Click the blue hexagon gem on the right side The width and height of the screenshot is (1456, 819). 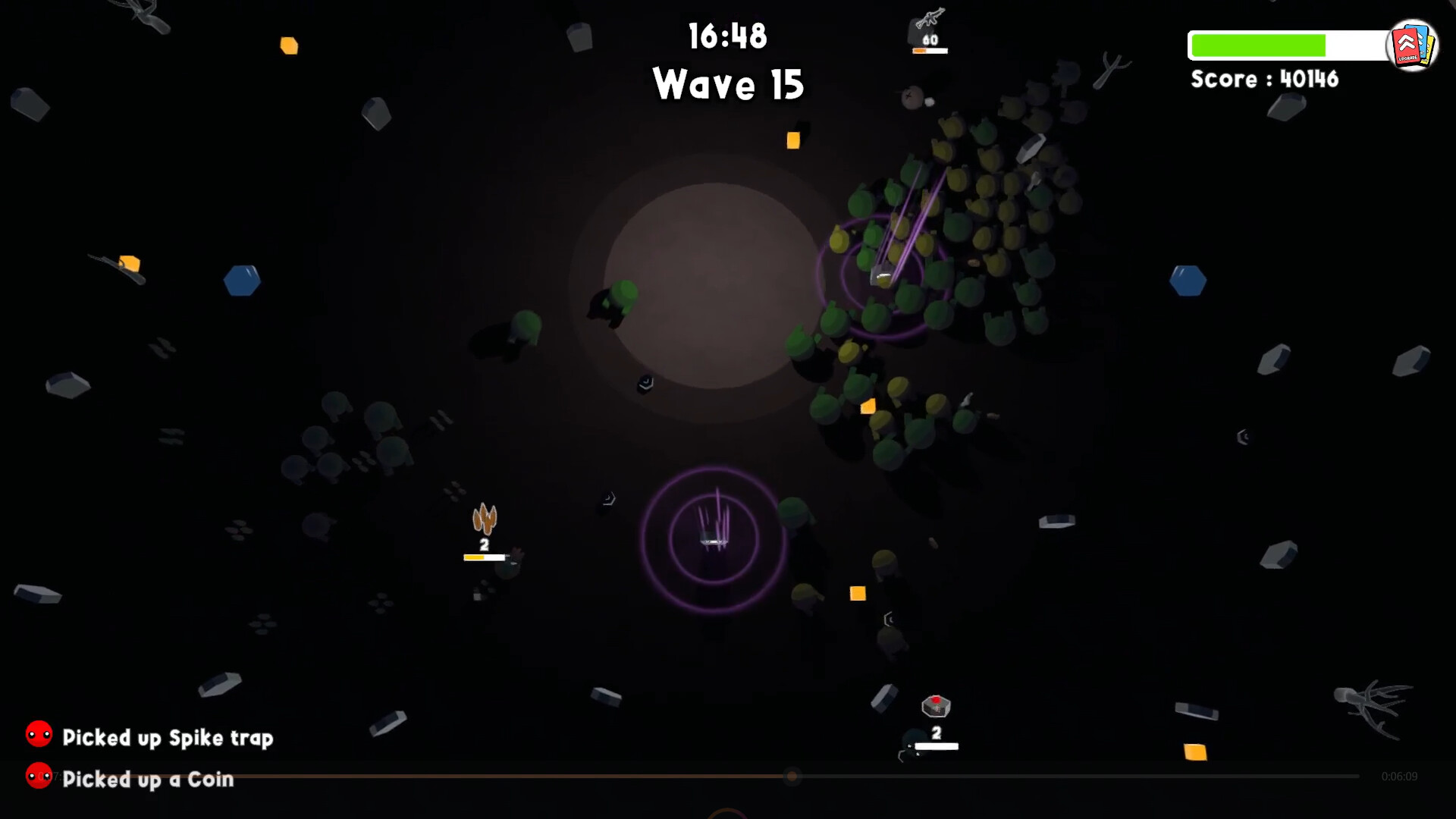pos(1188,280)
